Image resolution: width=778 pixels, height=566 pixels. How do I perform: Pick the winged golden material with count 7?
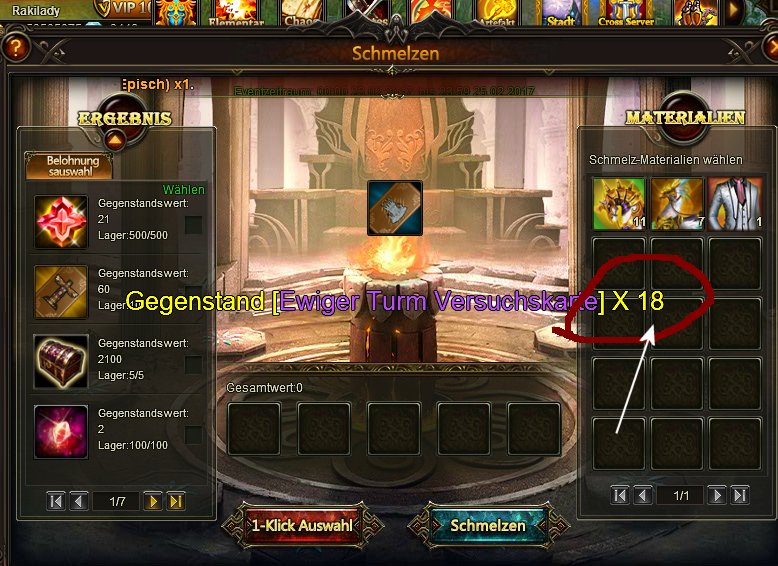point(678,203)
